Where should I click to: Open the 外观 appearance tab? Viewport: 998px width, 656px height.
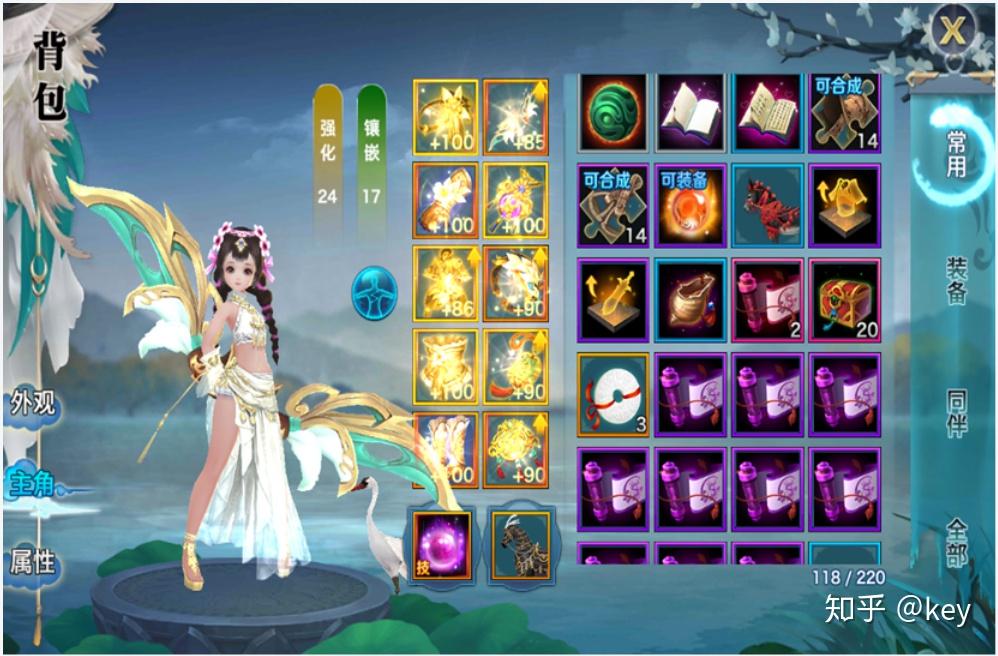coord(32,403)
